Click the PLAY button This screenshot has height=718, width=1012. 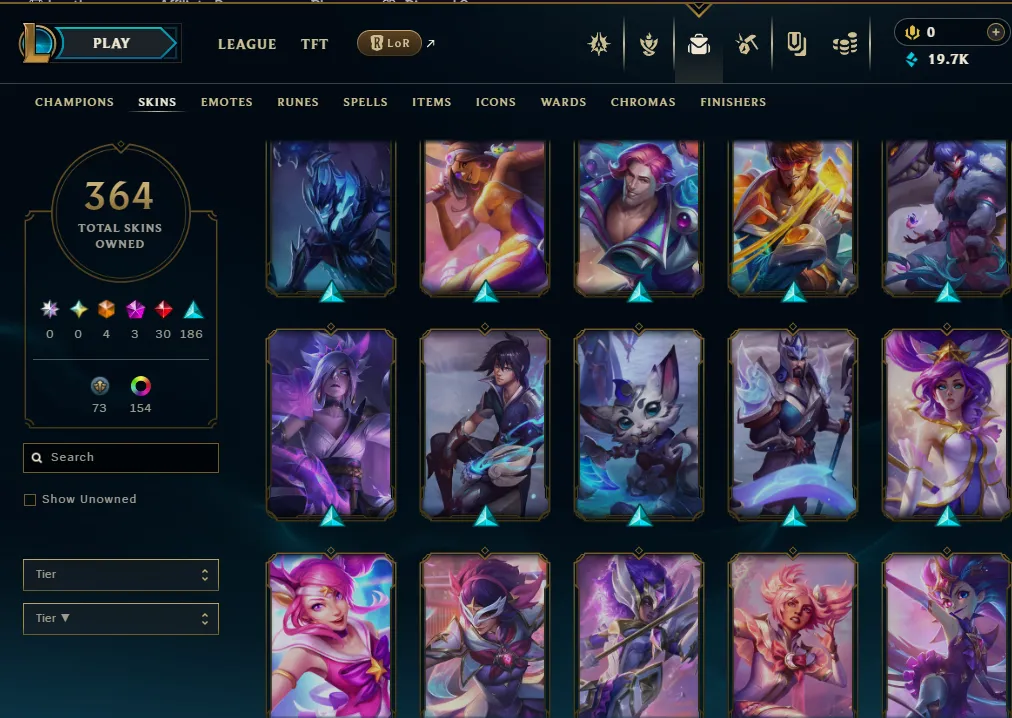(112, 44)
